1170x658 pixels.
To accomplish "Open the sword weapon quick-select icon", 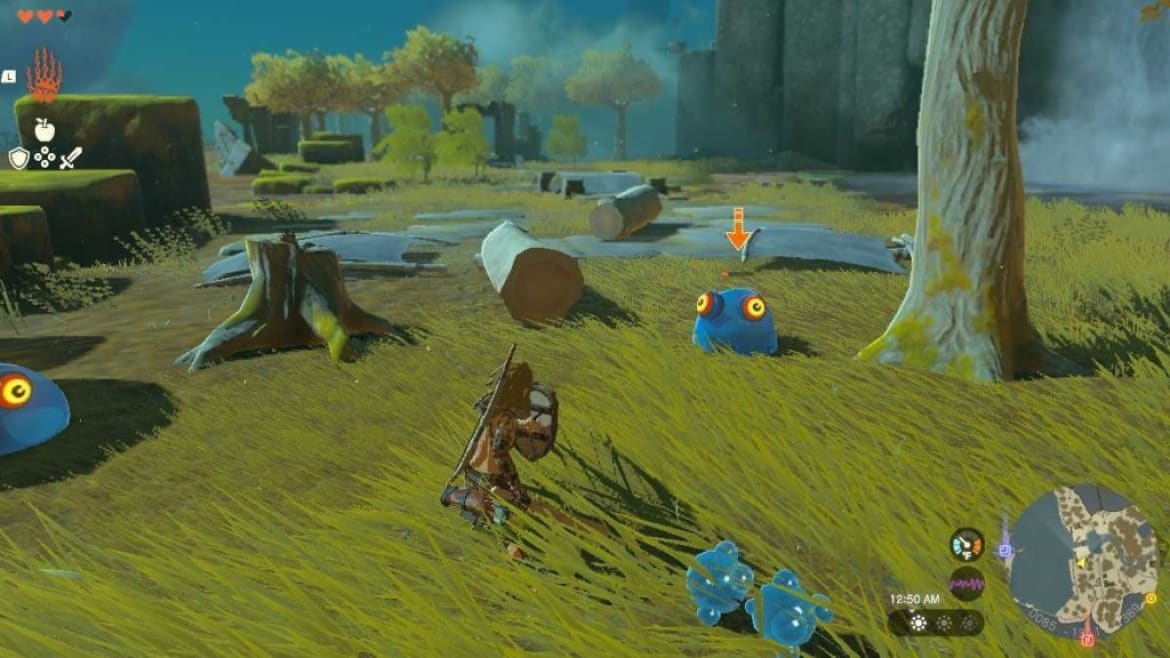I will [70, 158].
